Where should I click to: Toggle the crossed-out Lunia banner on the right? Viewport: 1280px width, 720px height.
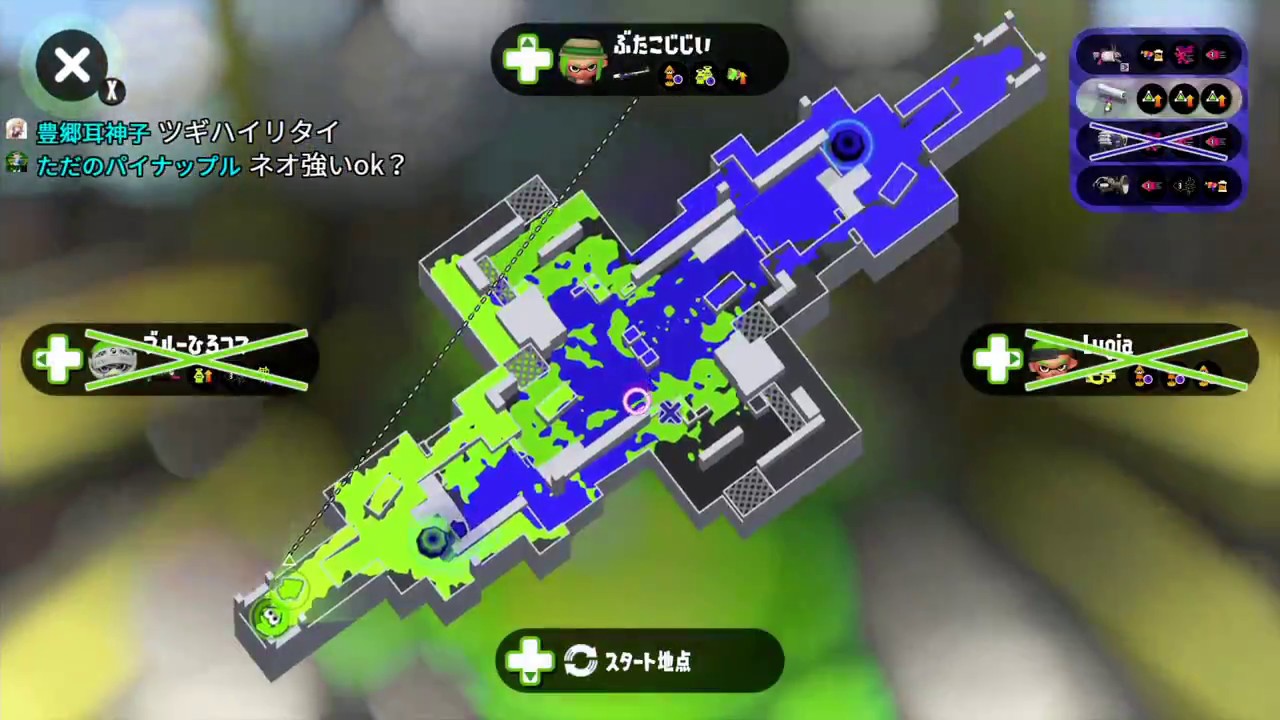click(1110, 362)
